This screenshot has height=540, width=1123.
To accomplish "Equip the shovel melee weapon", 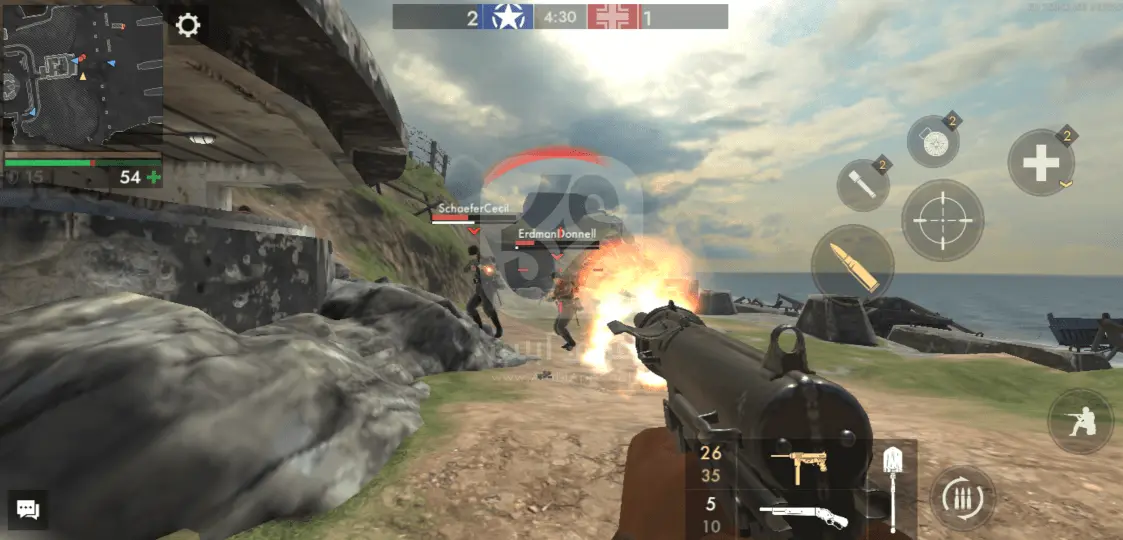I will coord(893,488).
